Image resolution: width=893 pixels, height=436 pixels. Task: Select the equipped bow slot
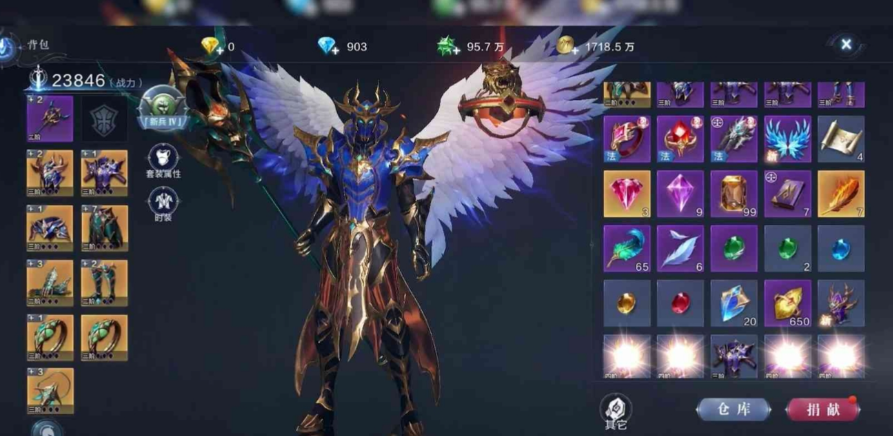pyautogui.click(x=49, y=391)
